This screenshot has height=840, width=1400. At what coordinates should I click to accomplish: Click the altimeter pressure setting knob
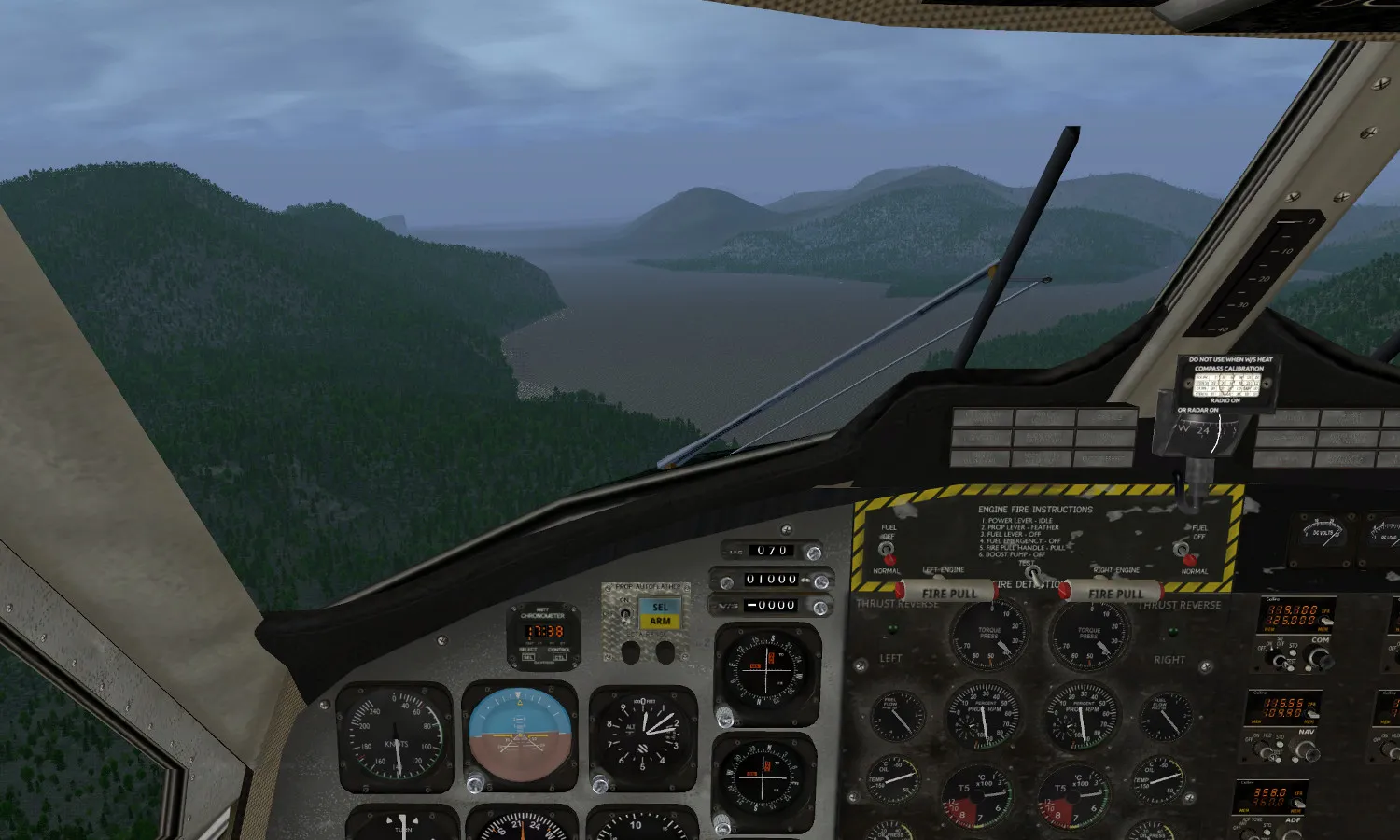601,784
